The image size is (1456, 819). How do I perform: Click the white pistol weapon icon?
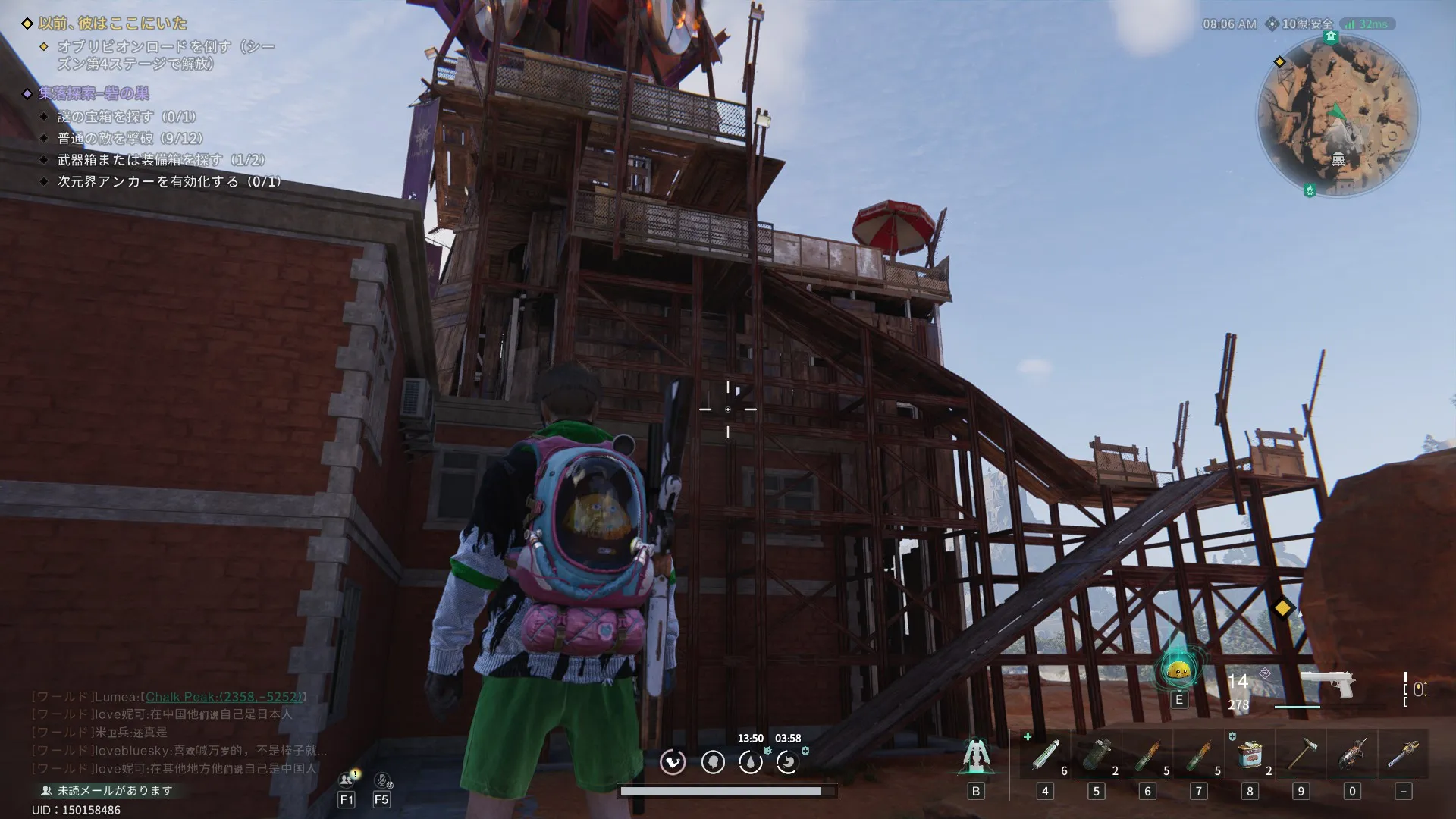coord(1328,683)
